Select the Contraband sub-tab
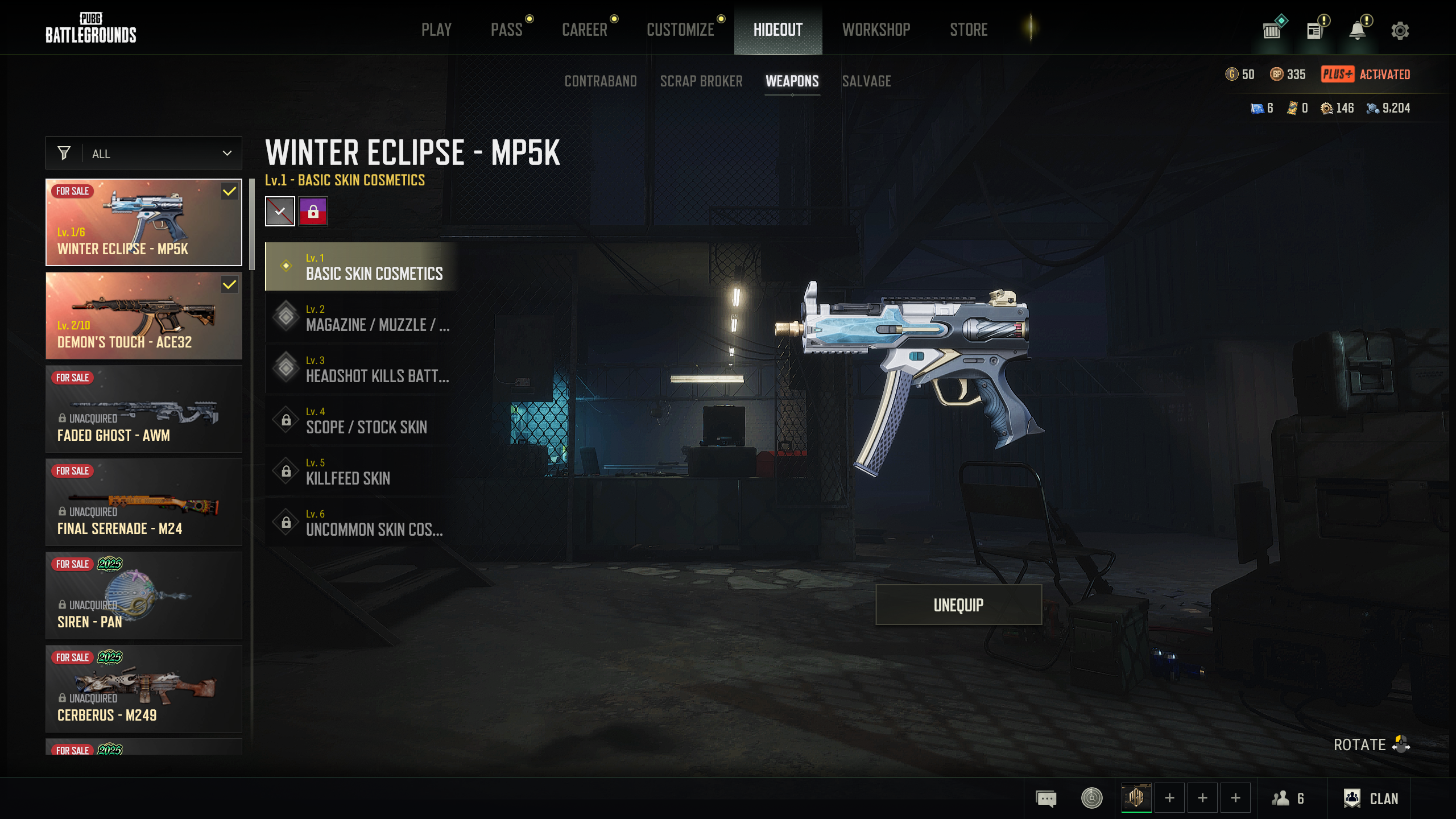The width and height of the screenshot is (1456, 819). [601, 81]
